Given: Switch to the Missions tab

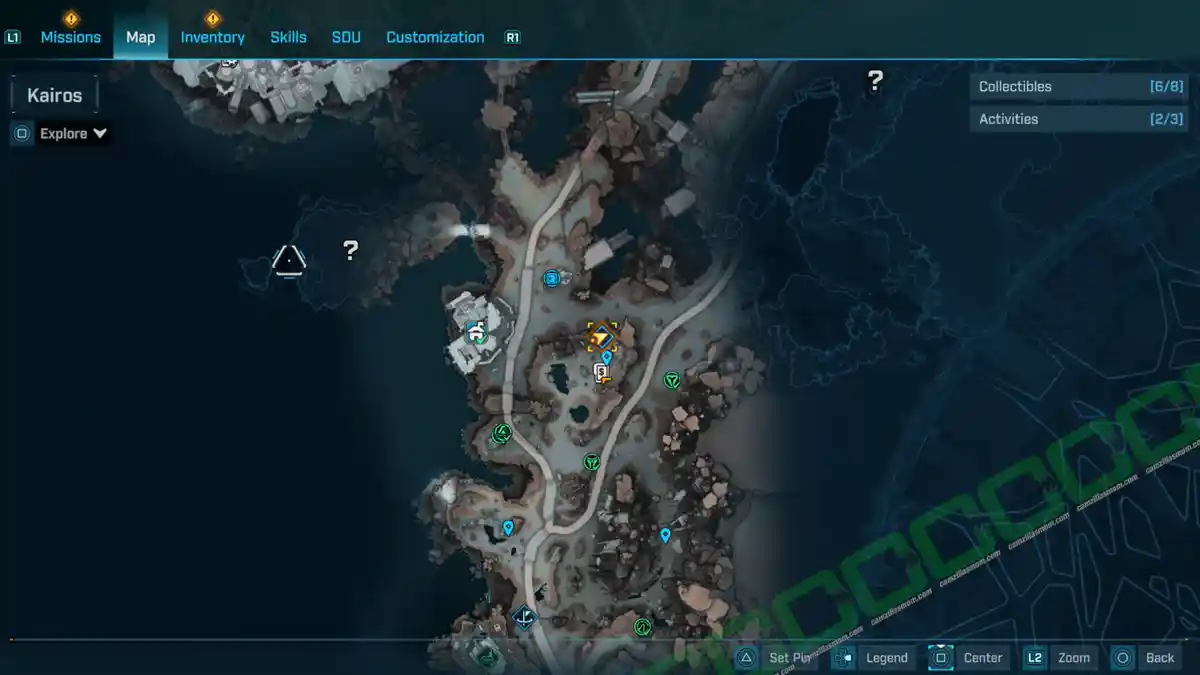Looking at the screenshot, I should 70,37.
